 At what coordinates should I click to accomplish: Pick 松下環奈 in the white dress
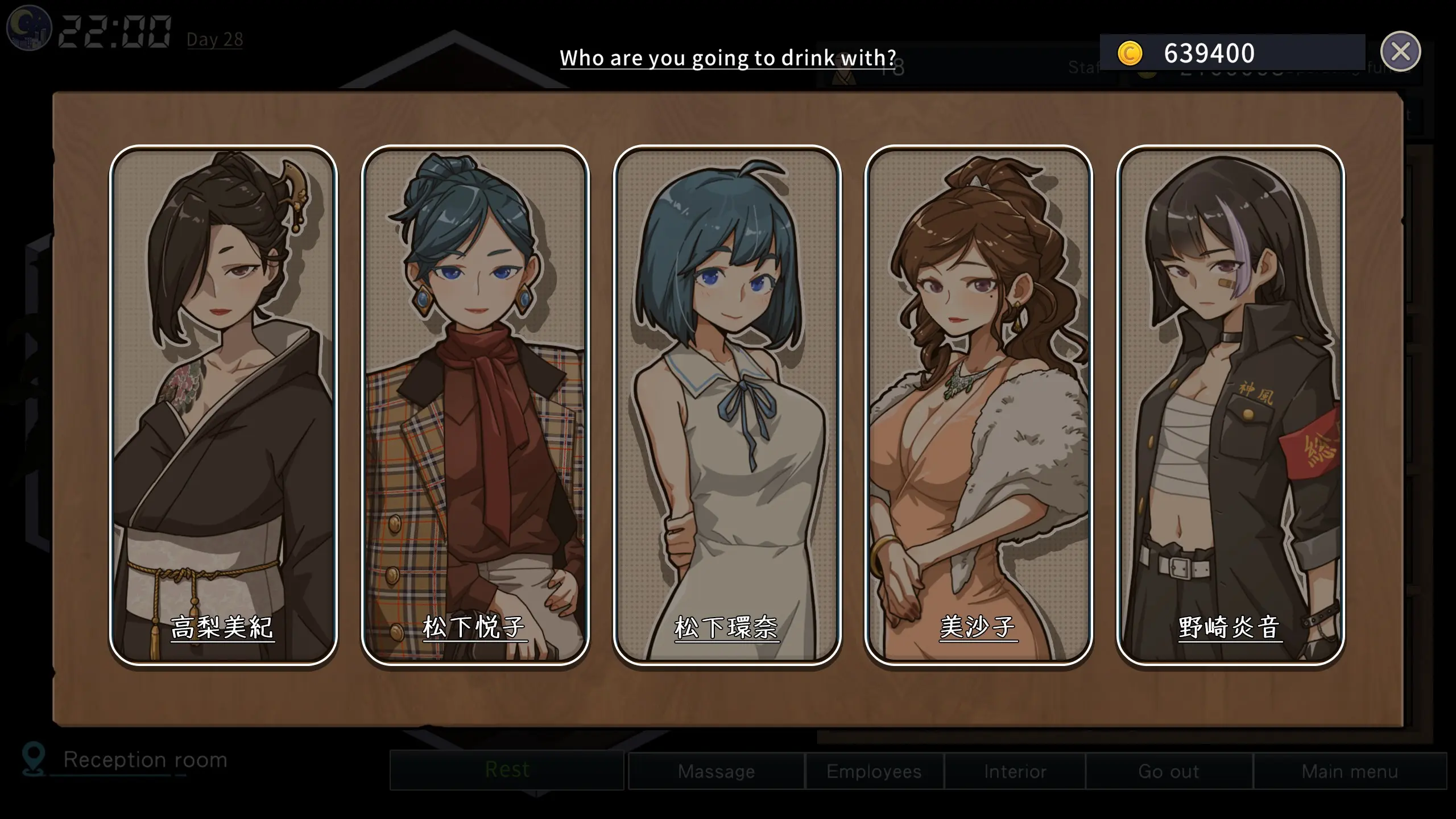pos(727,405)
